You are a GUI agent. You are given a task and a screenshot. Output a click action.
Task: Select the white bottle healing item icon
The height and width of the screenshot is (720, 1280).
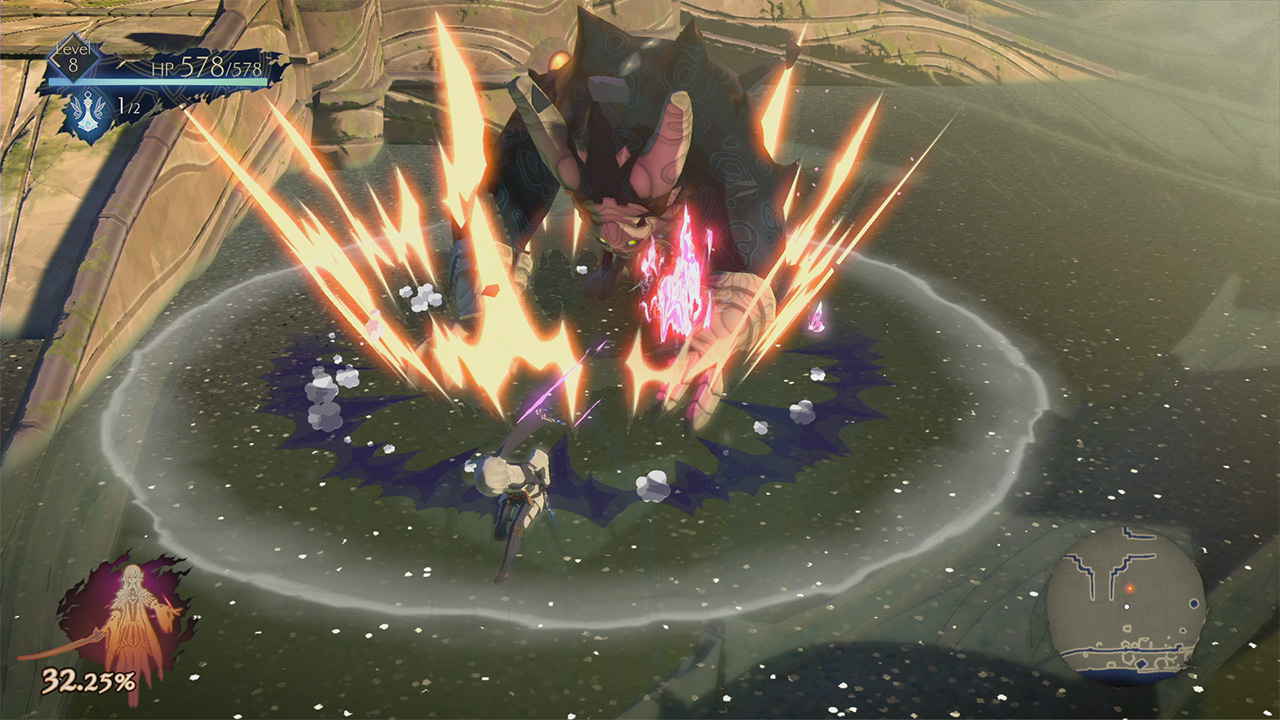coord(88,112)
